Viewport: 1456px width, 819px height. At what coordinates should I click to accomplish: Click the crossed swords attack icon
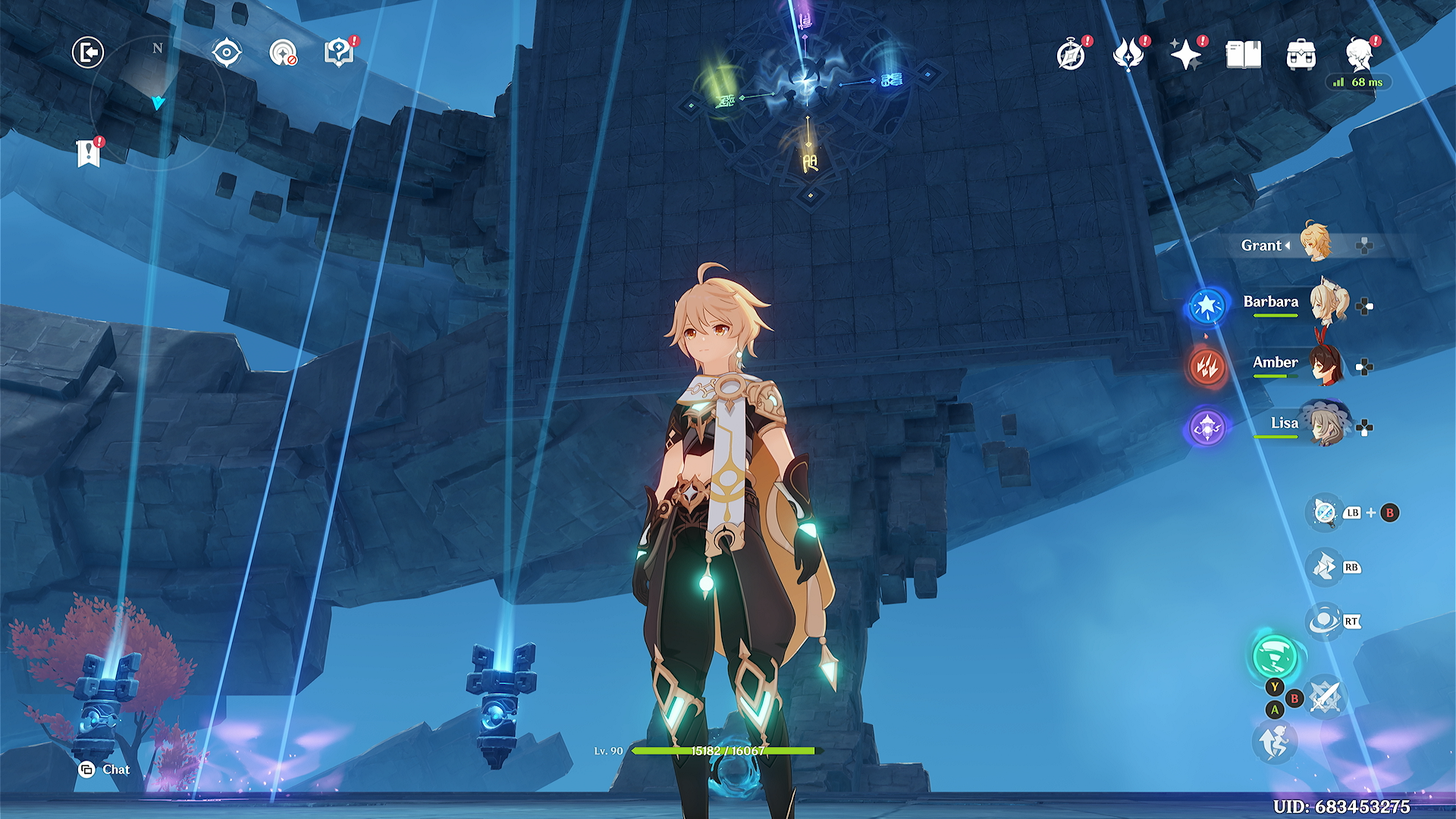point(1326,696)
